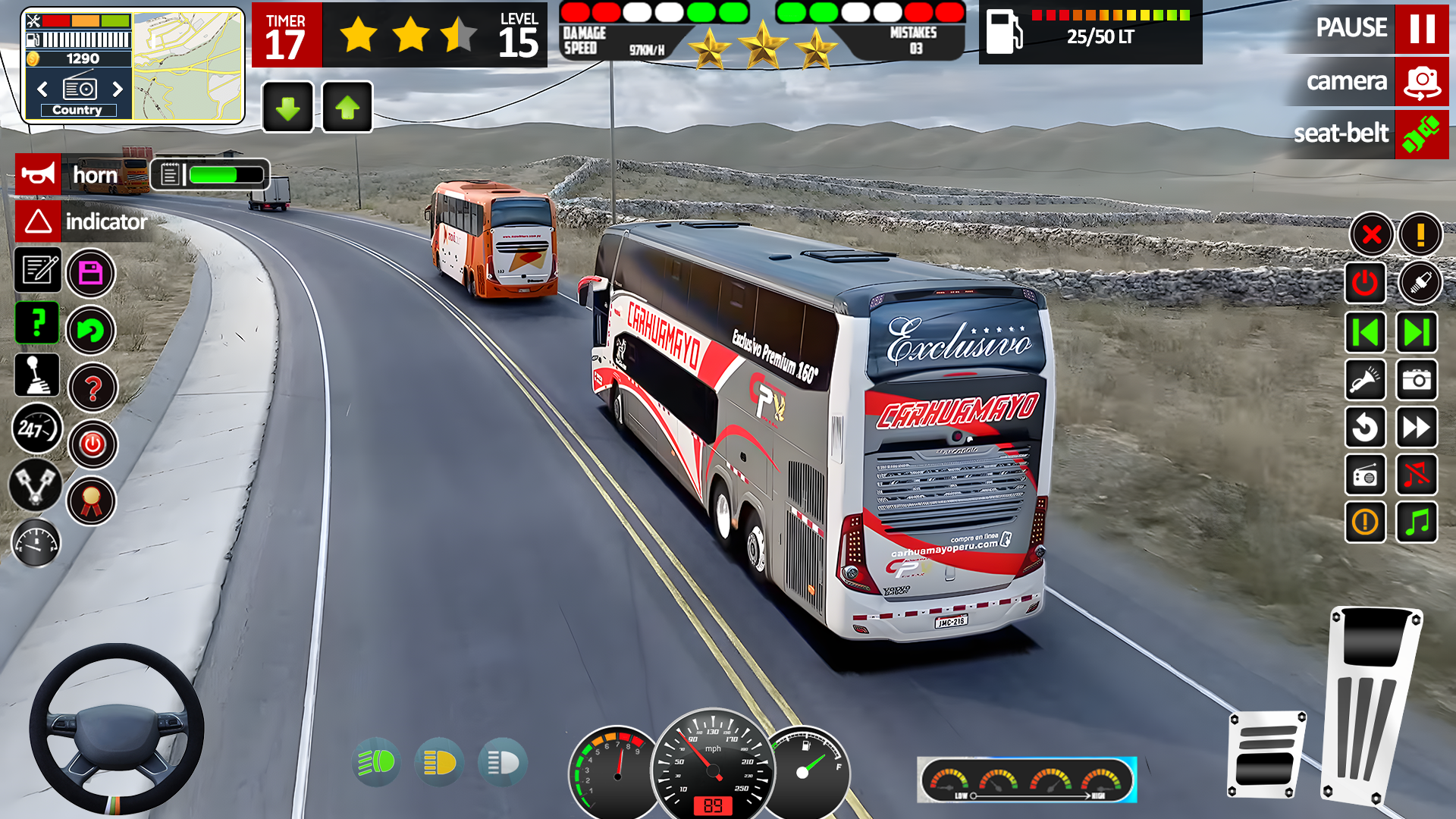Select the engine pistons icon on the left

(34, 486)
